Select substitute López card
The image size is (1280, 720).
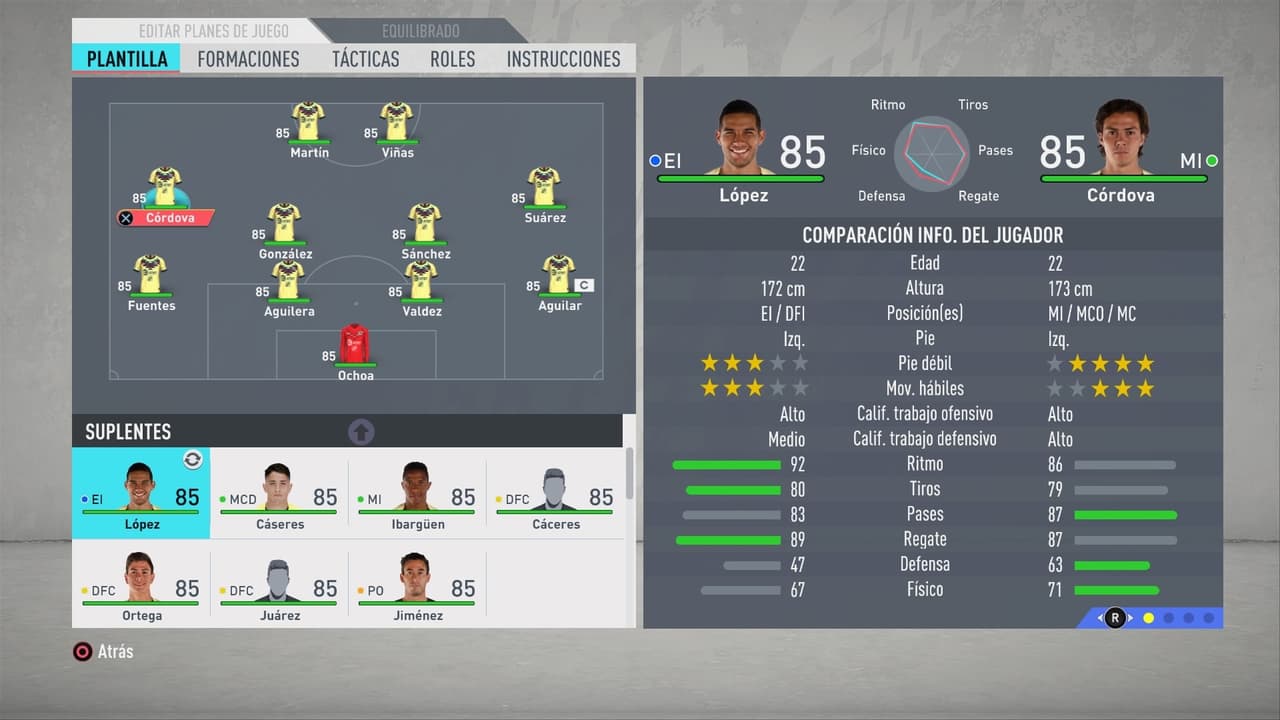pyautogui.click(x=141, y=494)
